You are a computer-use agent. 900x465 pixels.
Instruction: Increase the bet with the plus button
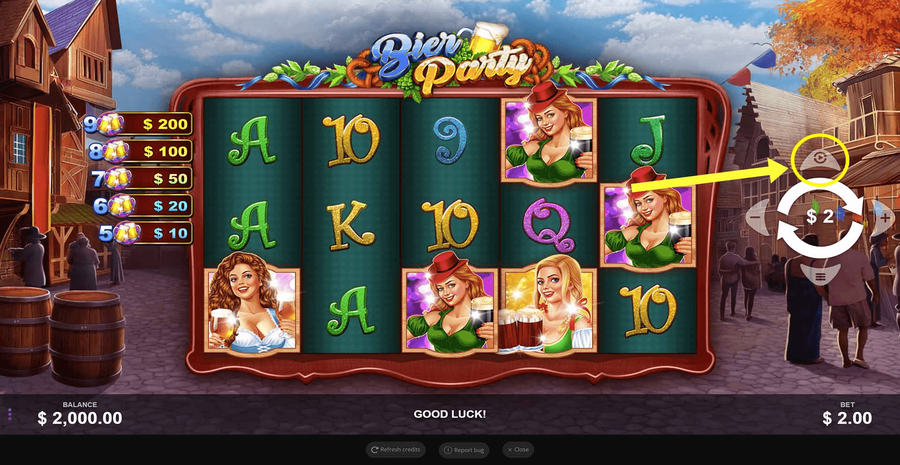(x=883, y=216)
